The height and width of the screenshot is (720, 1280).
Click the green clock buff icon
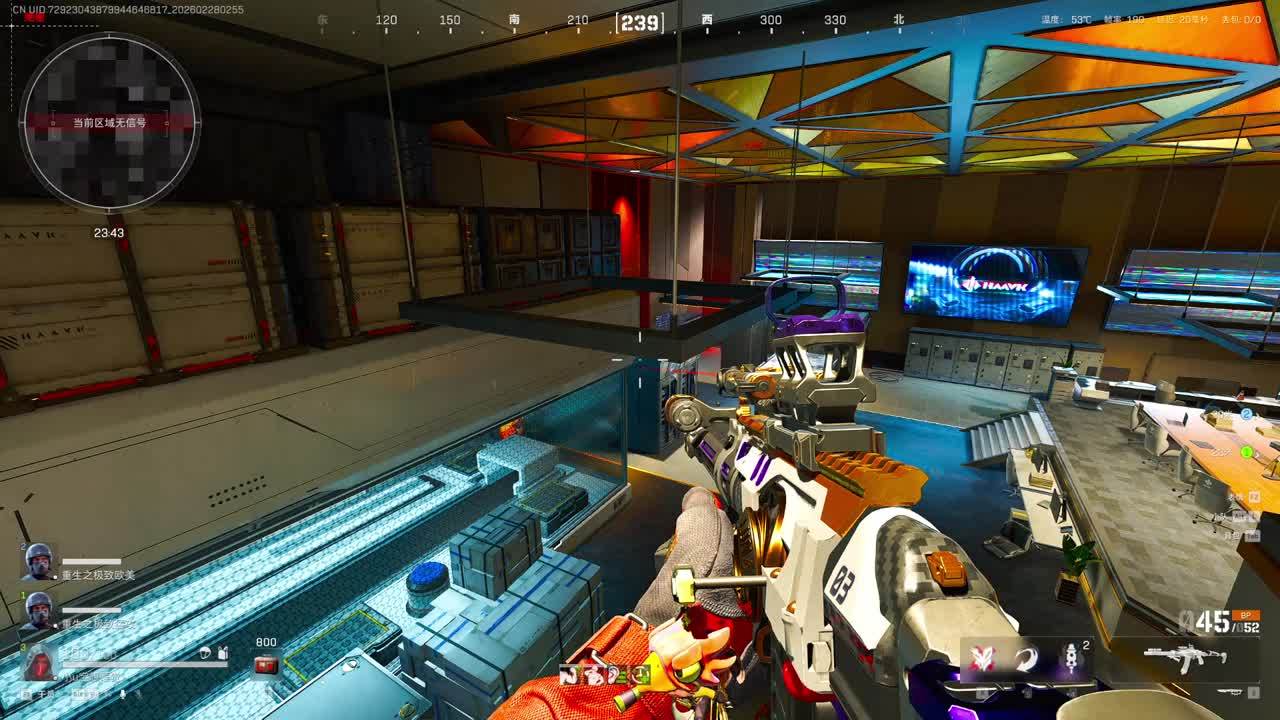click(x=640, y=675)
